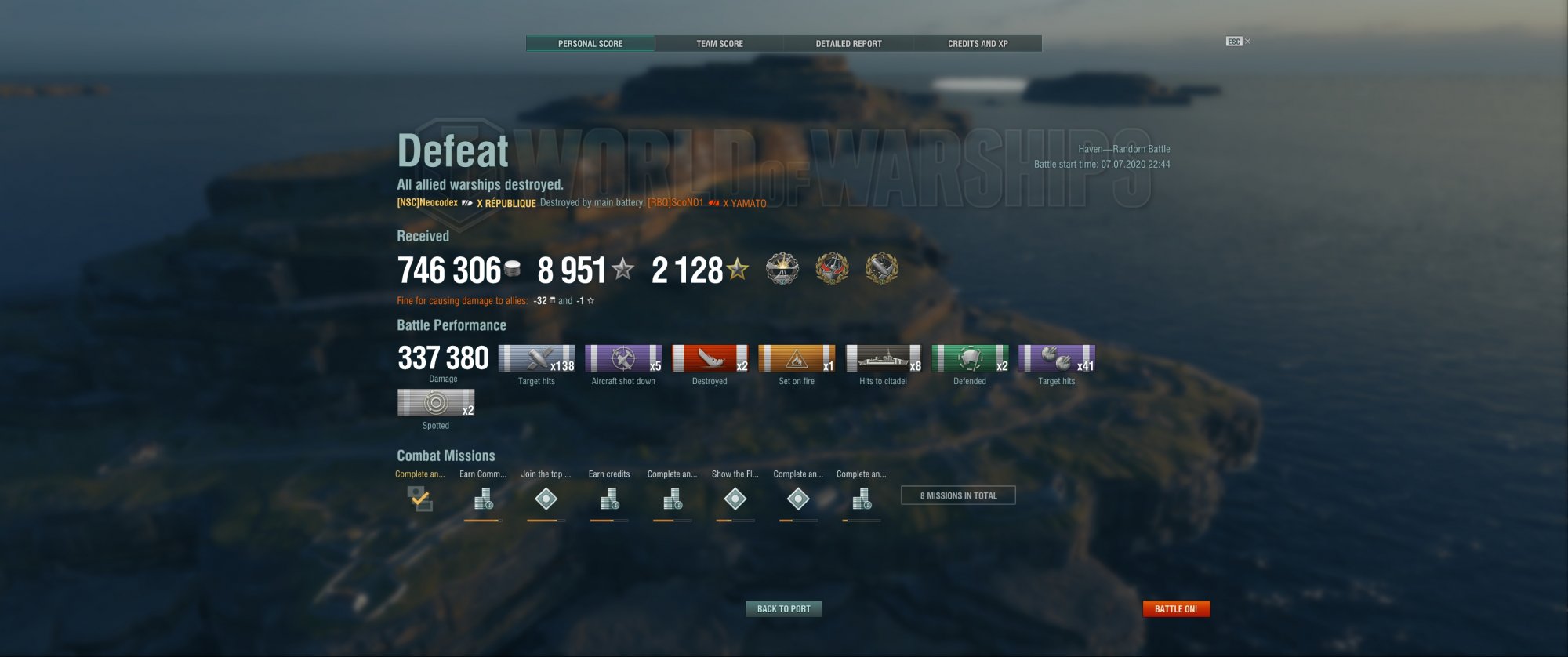
Task: Click the Hits to citadel ribbon
Action: (884, 359)
